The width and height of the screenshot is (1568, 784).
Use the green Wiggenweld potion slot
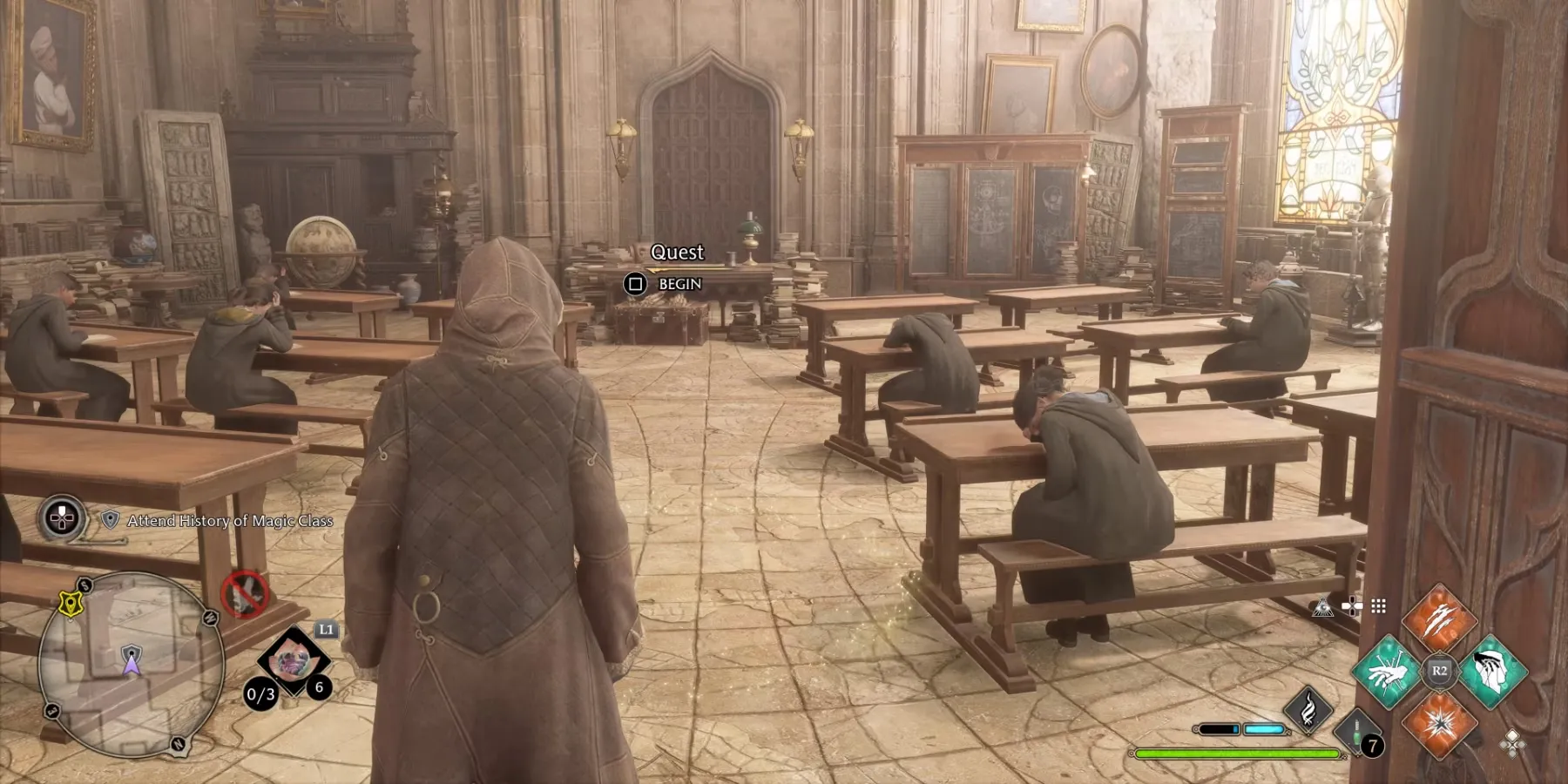(1356, 730)
